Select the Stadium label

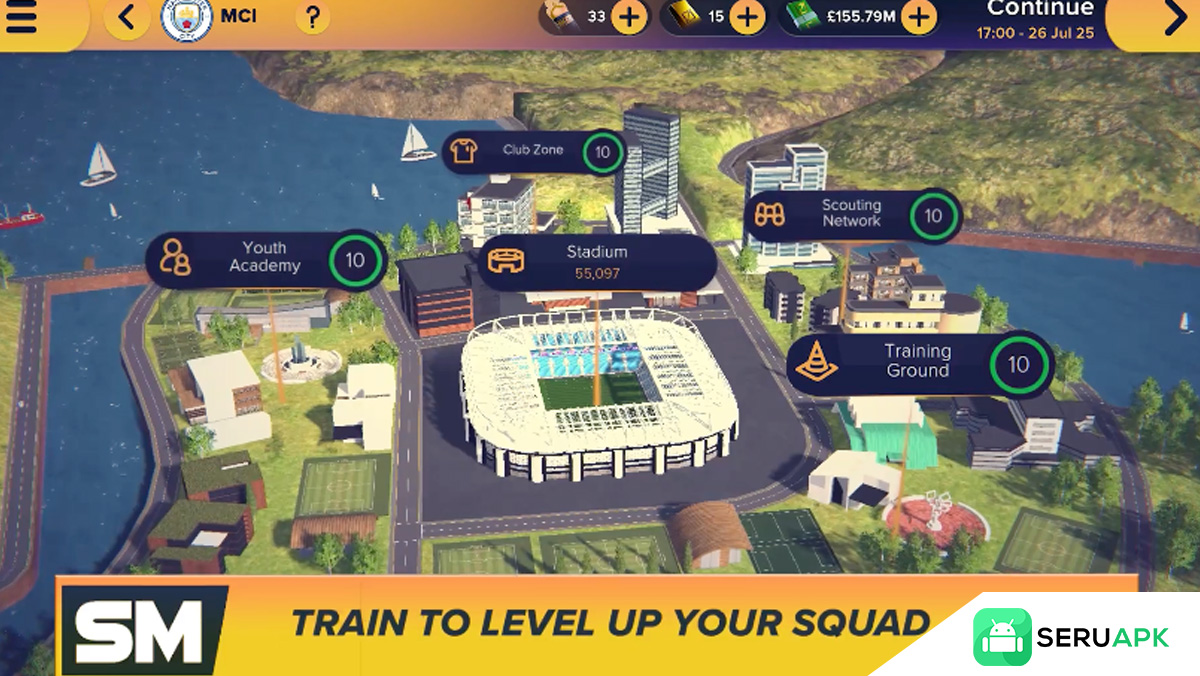tap(596, 261)
